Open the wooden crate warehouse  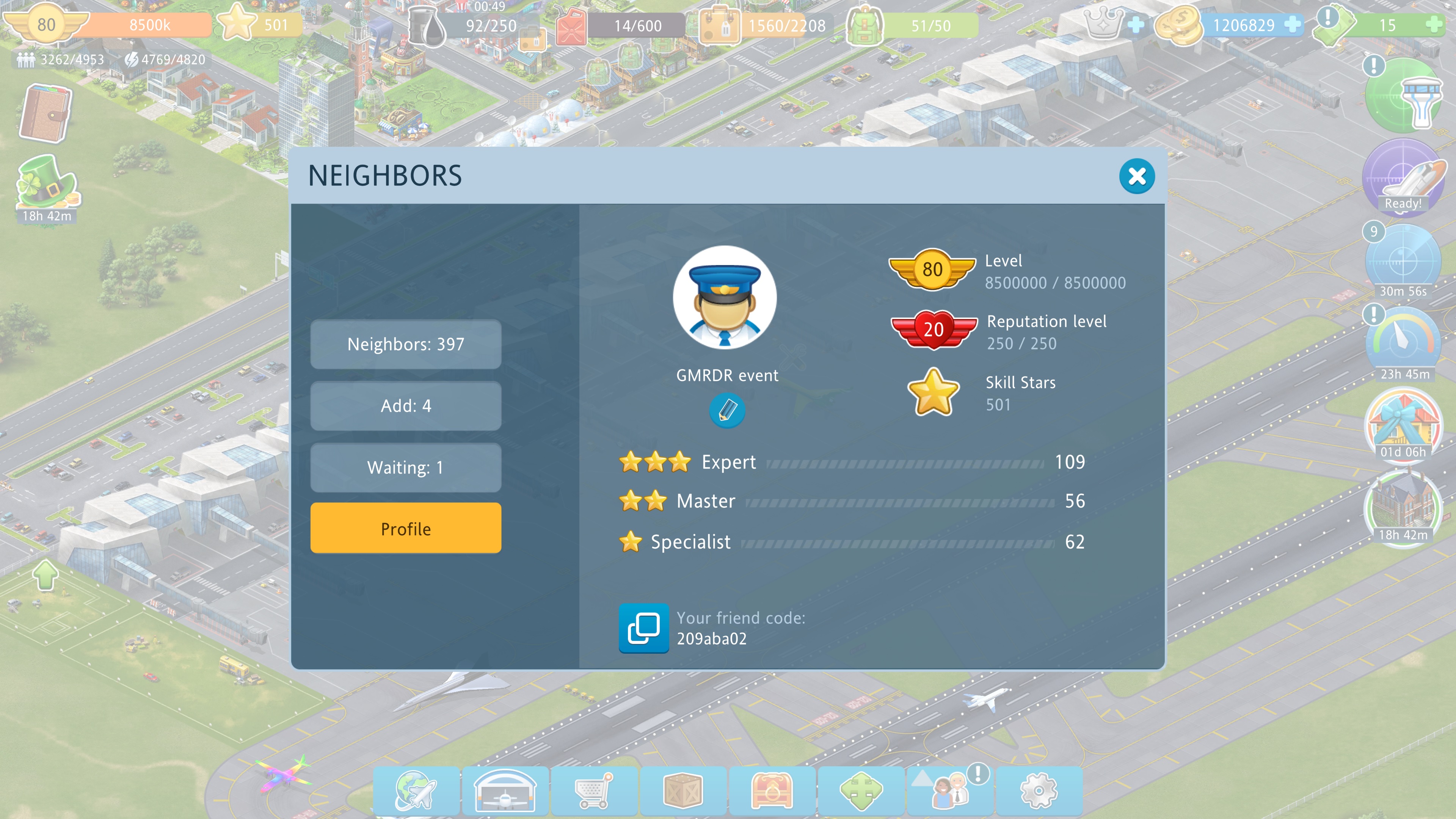click(682, 791)
